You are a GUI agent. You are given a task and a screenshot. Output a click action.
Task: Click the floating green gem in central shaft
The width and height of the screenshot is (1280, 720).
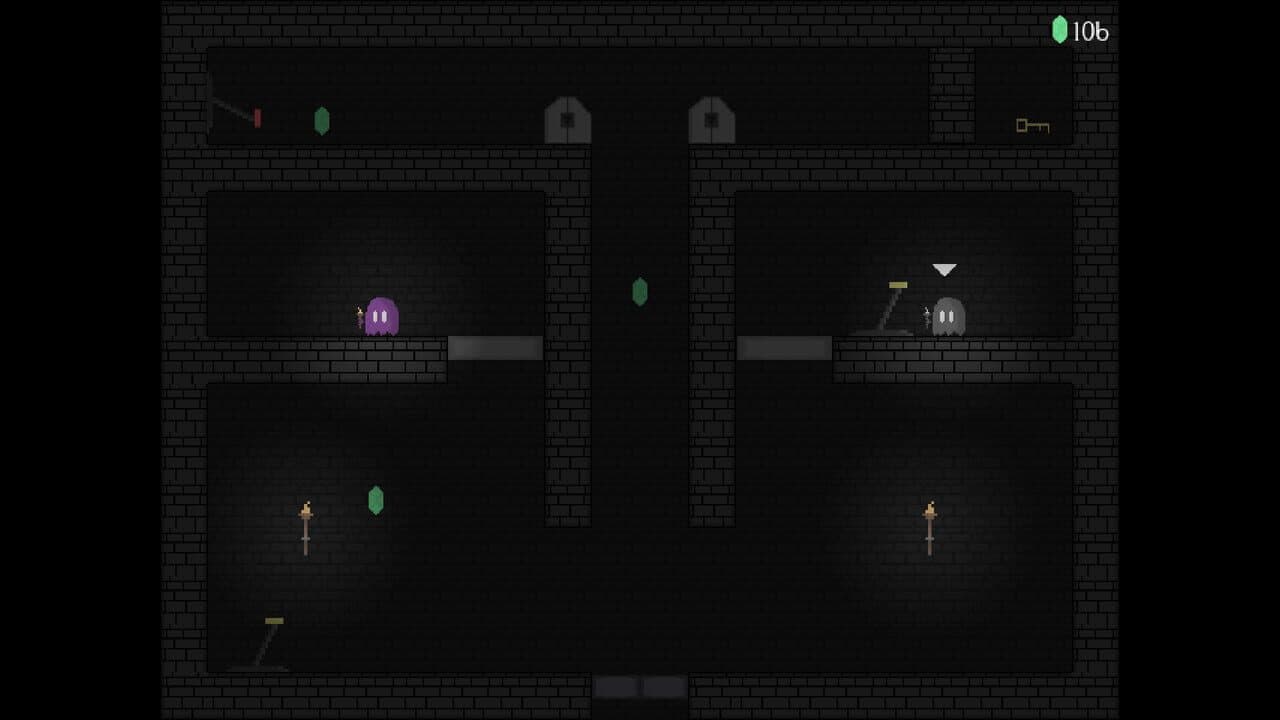638,292
